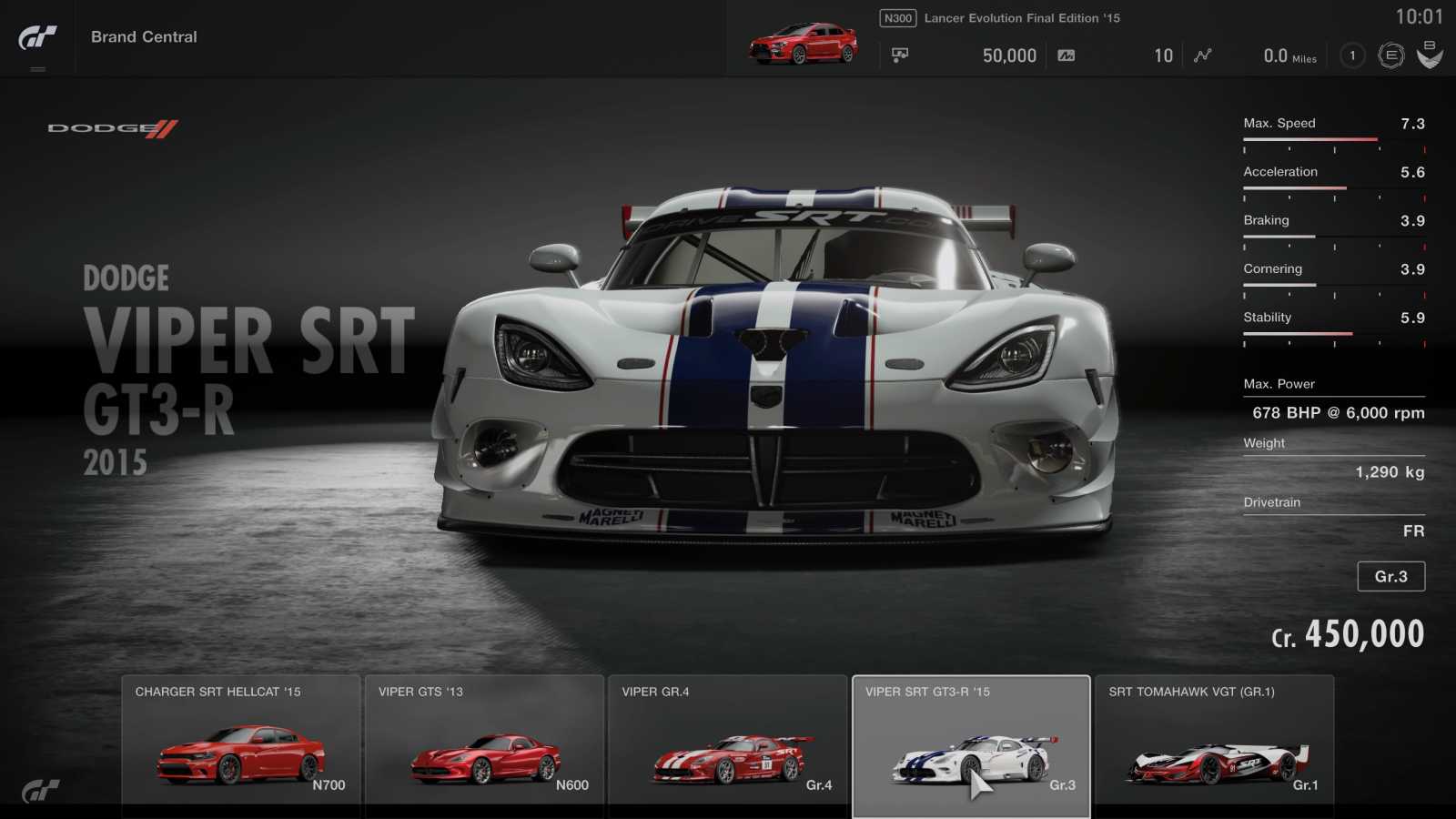Click the mileage points graph icon
1456x819 pixels.
pos(1203,56)
